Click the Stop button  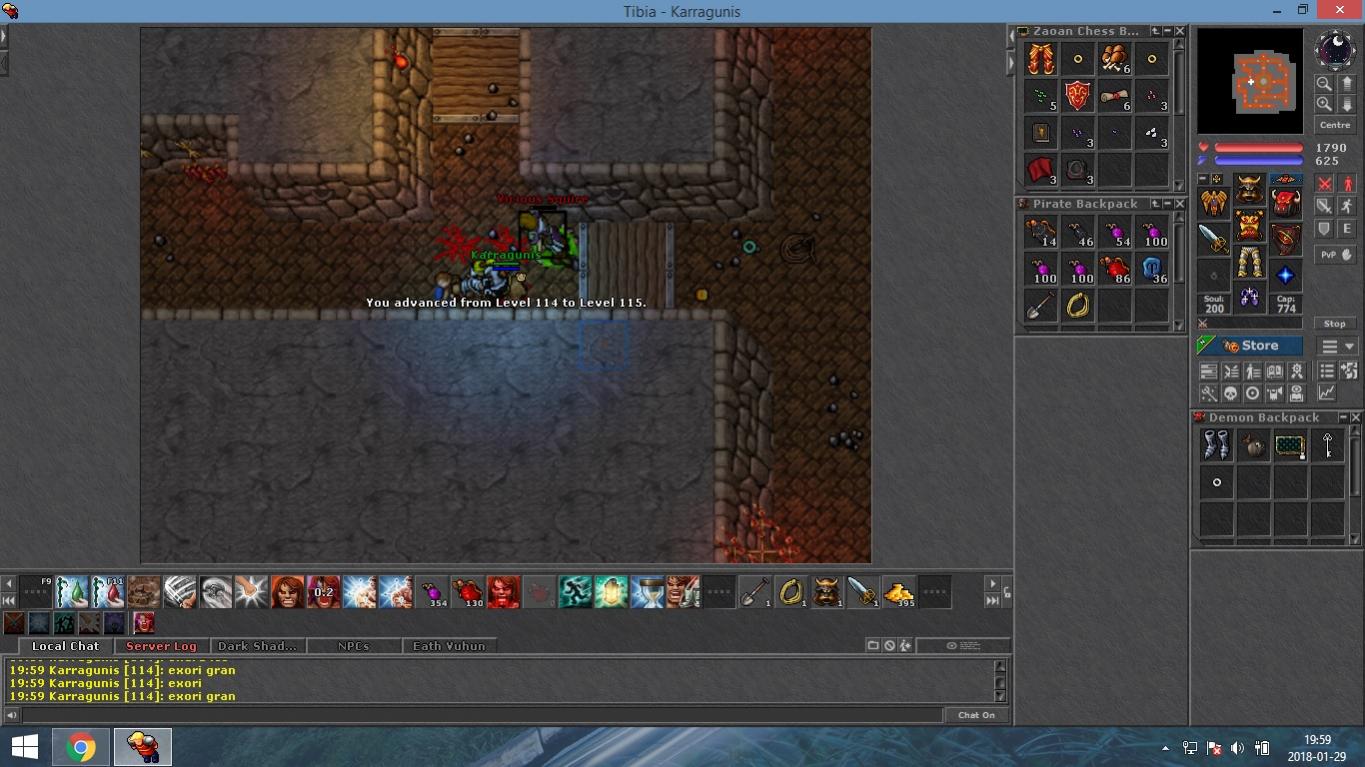[x=1334, y=324]
